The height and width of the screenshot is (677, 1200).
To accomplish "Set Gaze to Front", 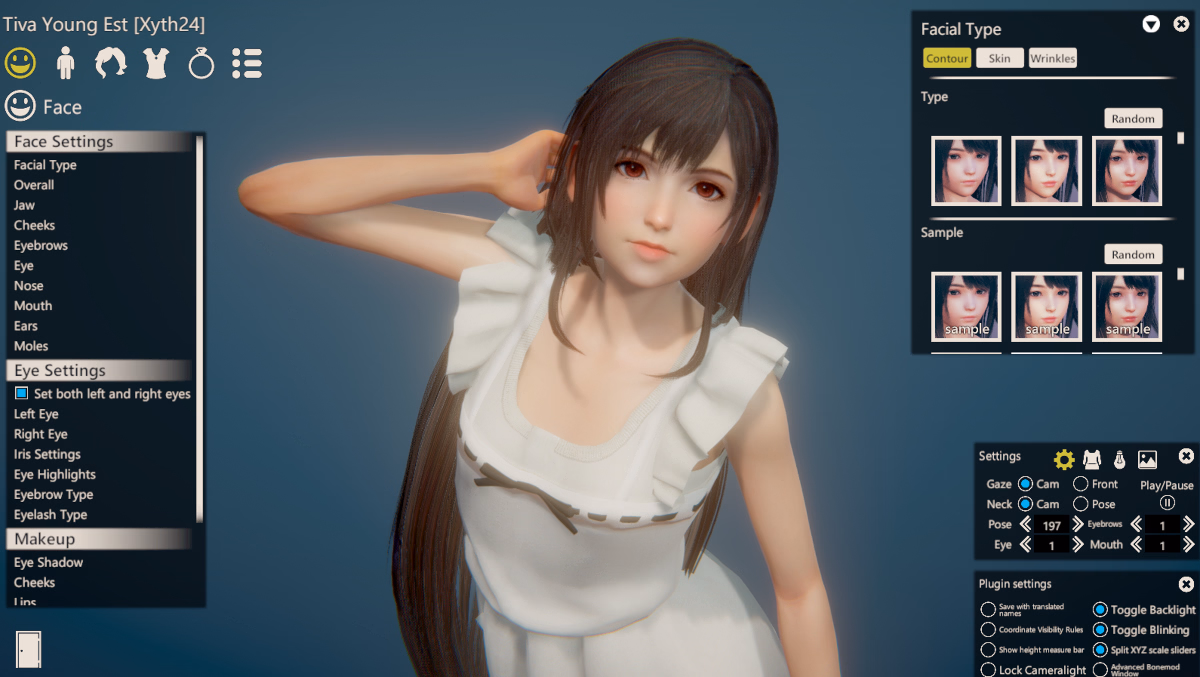I will click(x=1081, y=484).
